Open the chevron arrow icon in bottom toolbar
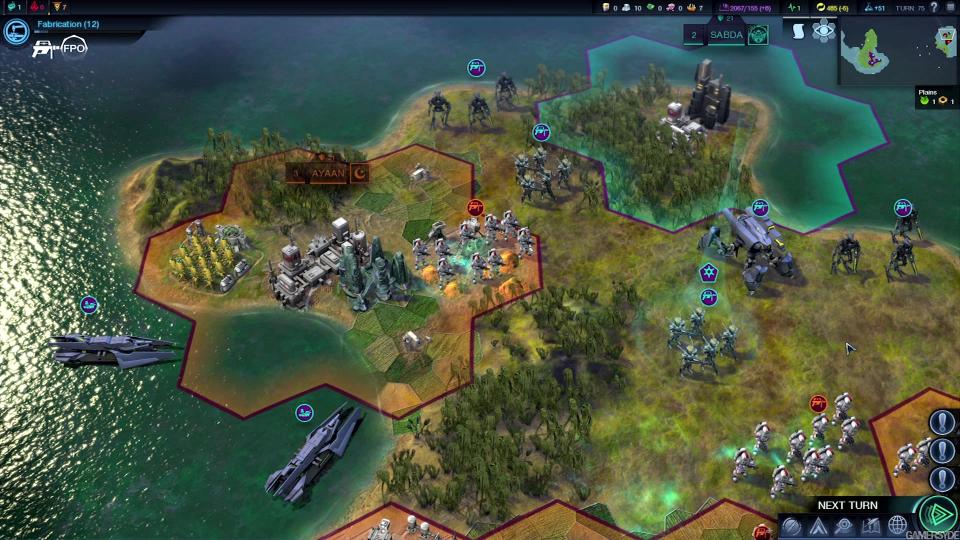Image resolution: width=960 pixels, height=540 pixels. (818, 526)
